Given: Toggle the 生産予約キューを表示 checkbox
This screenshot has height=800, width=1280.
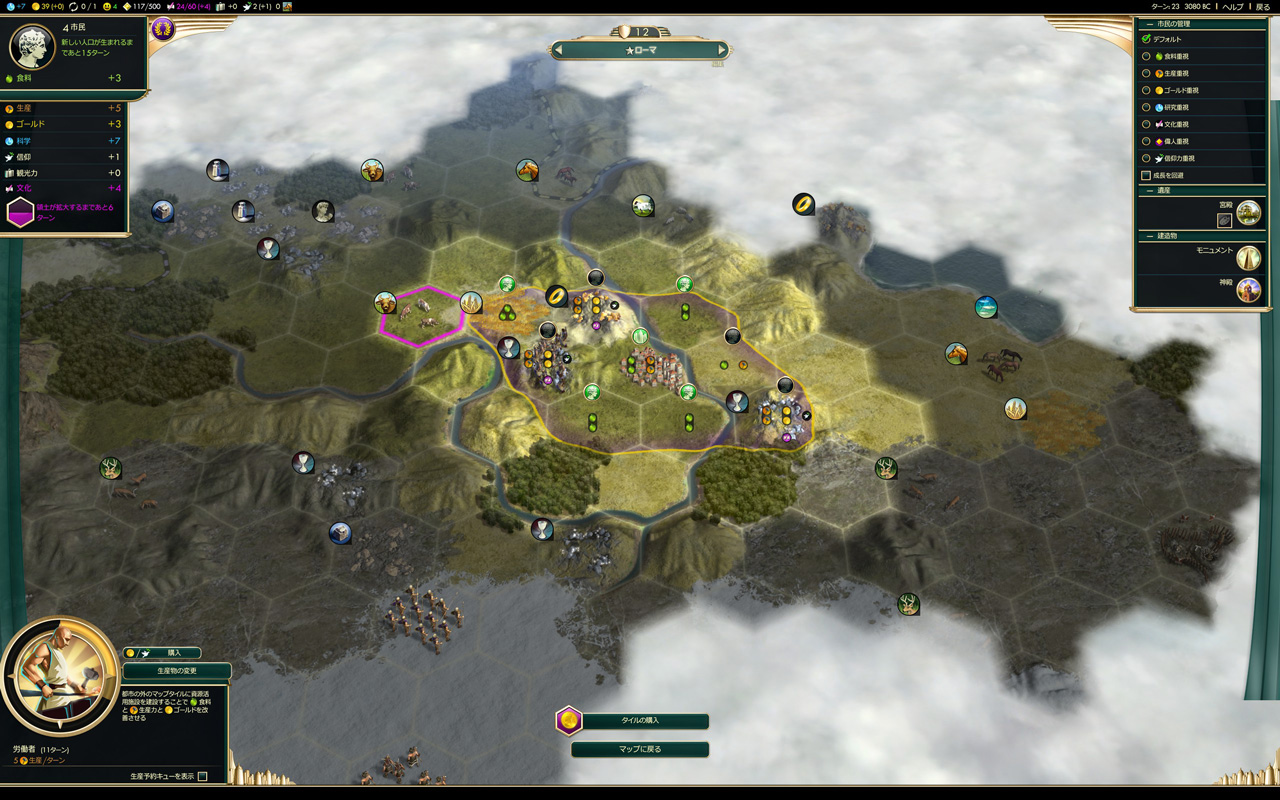Looking at the screenshot, I should coord(203,776).
